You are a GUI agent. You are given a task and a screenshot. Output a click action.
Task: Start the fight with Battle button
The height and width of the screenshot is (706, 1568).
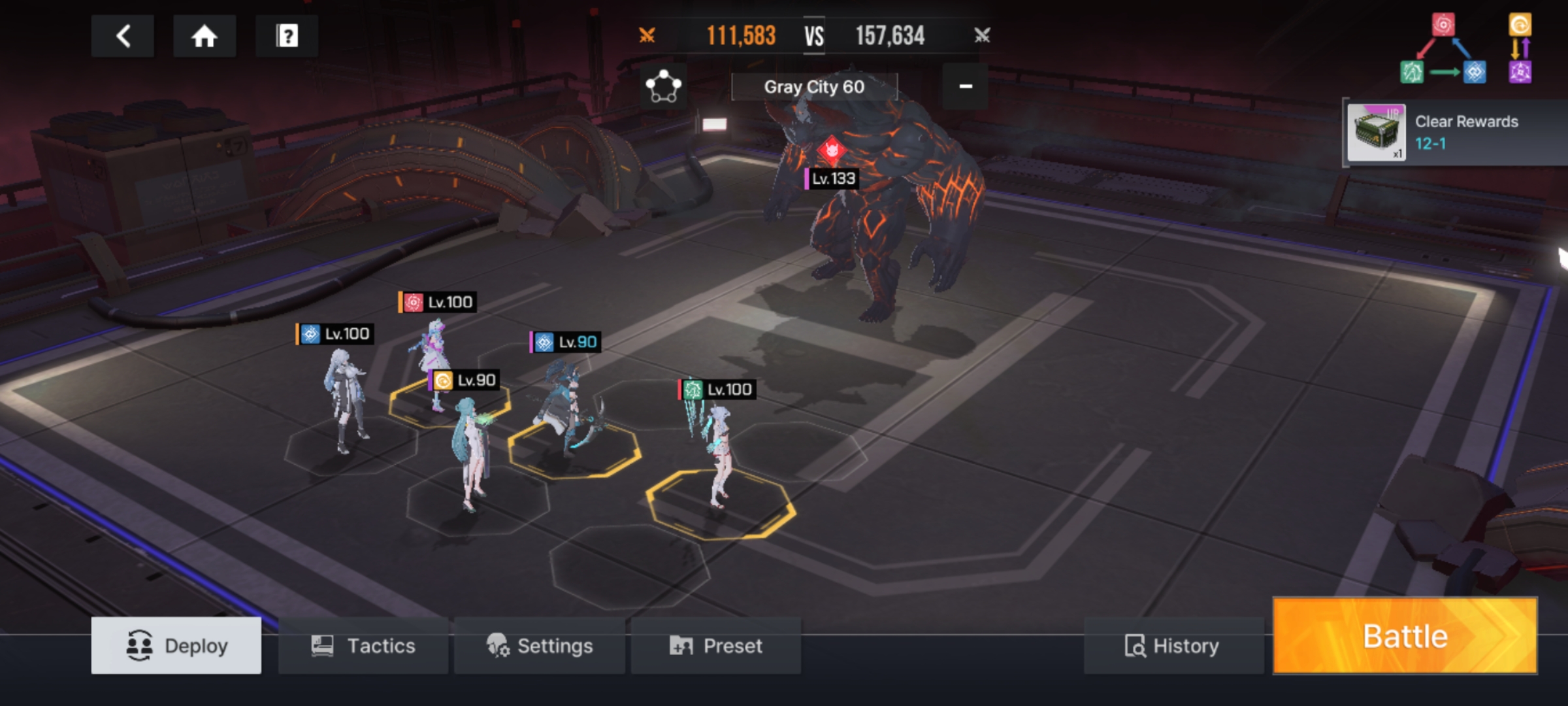click(x=1405, y=636)
